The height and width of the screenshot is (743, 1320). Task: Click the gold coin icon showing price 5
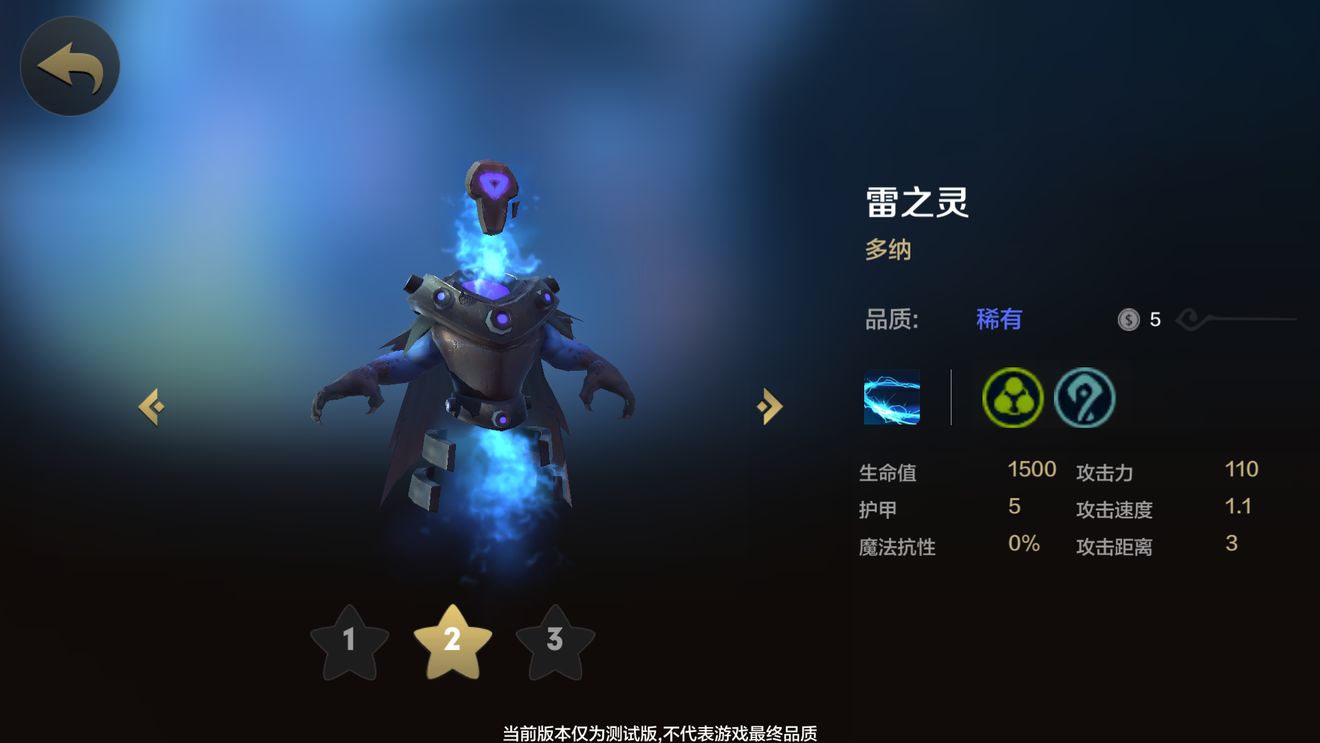coord(1130,319)
